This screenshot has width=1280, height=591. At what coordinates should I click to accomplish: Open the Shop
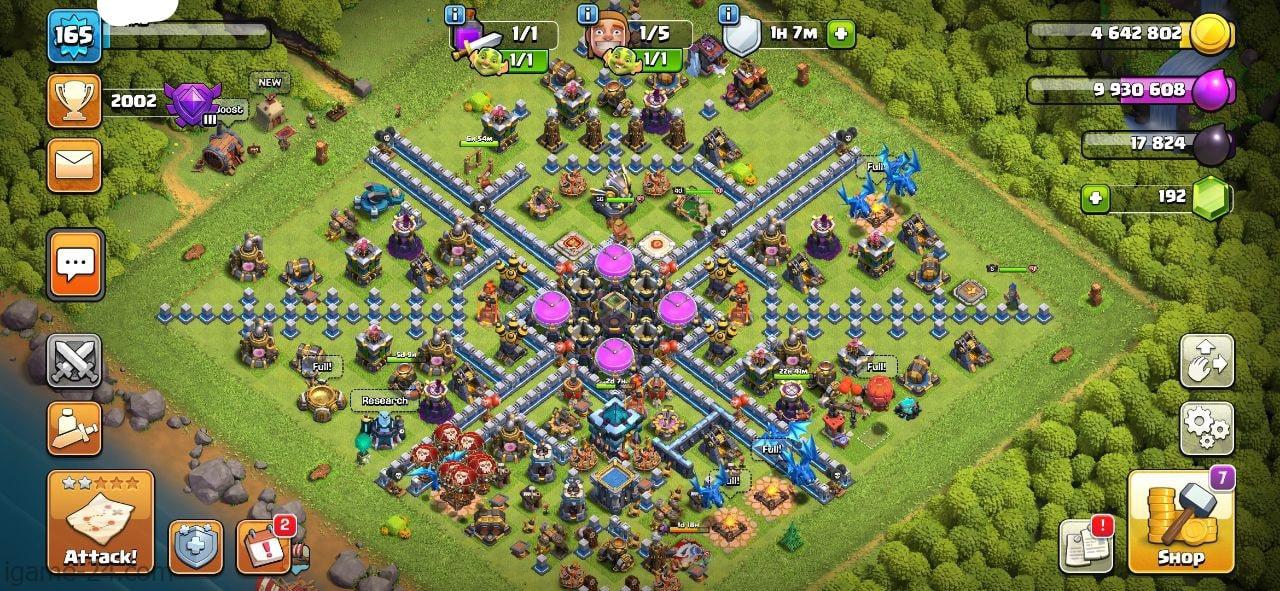tap(1181, 523)
